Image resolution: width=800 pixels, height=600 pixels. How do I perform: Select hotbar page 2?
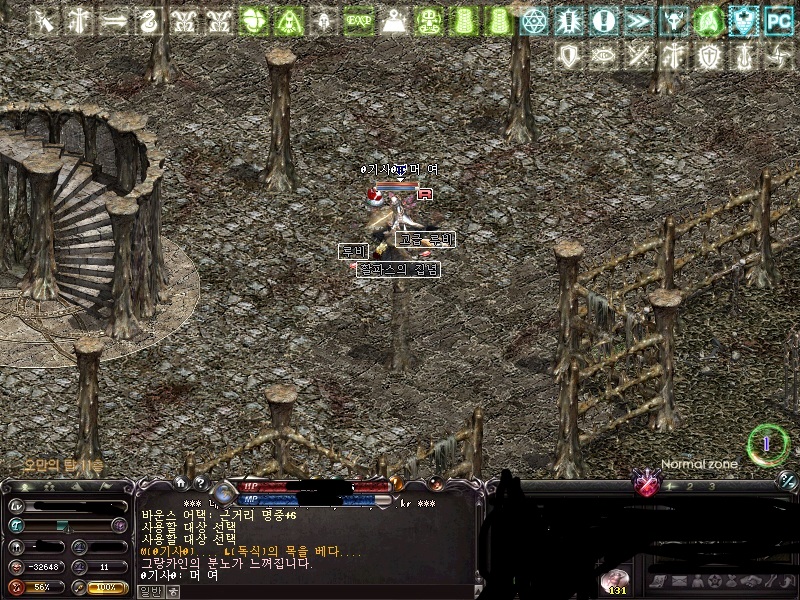[690, 487]
